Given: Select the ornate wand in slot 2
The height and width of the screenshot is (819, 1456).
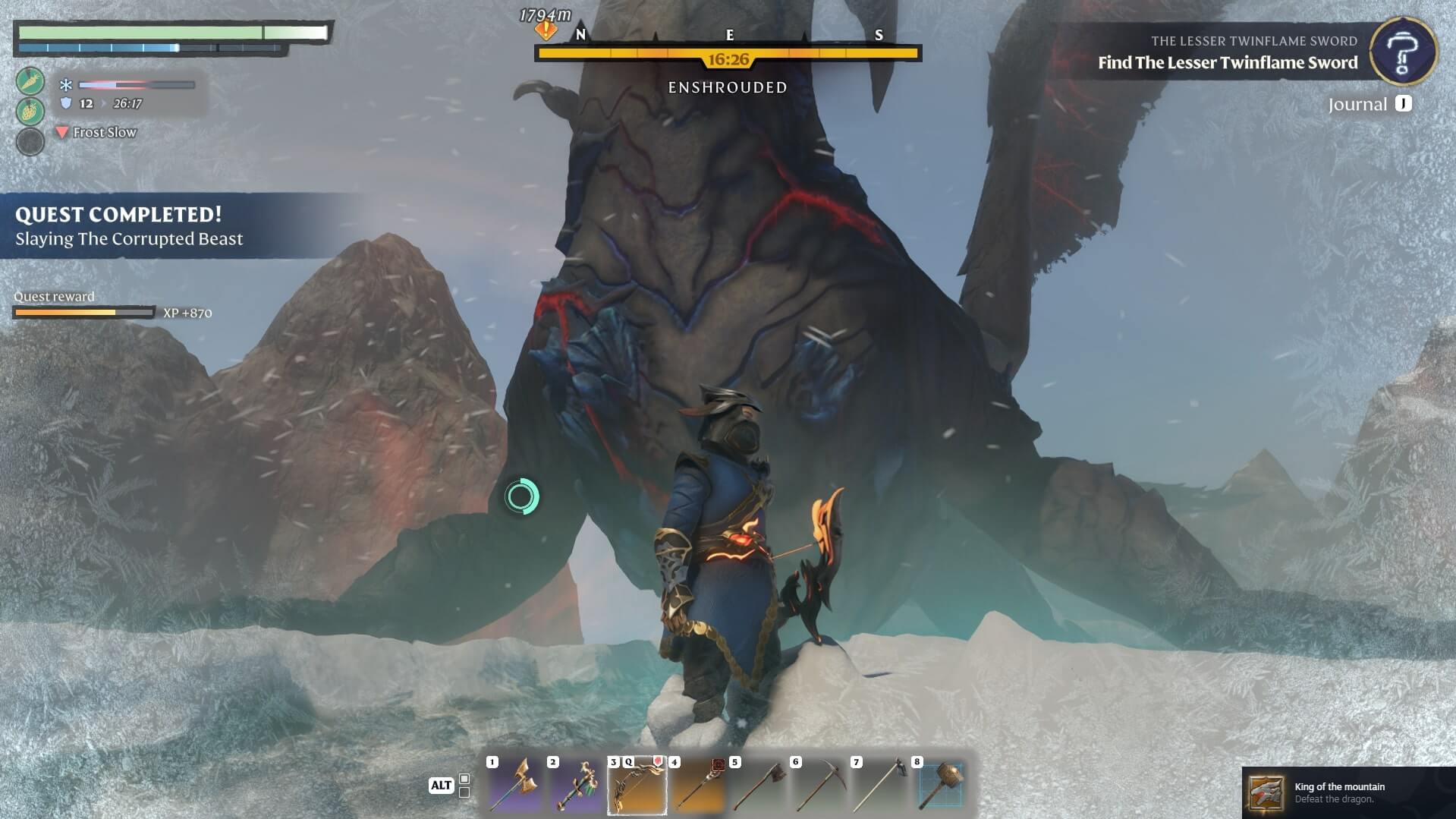Looking at the screenshot, I should click(x=575, y=785).
